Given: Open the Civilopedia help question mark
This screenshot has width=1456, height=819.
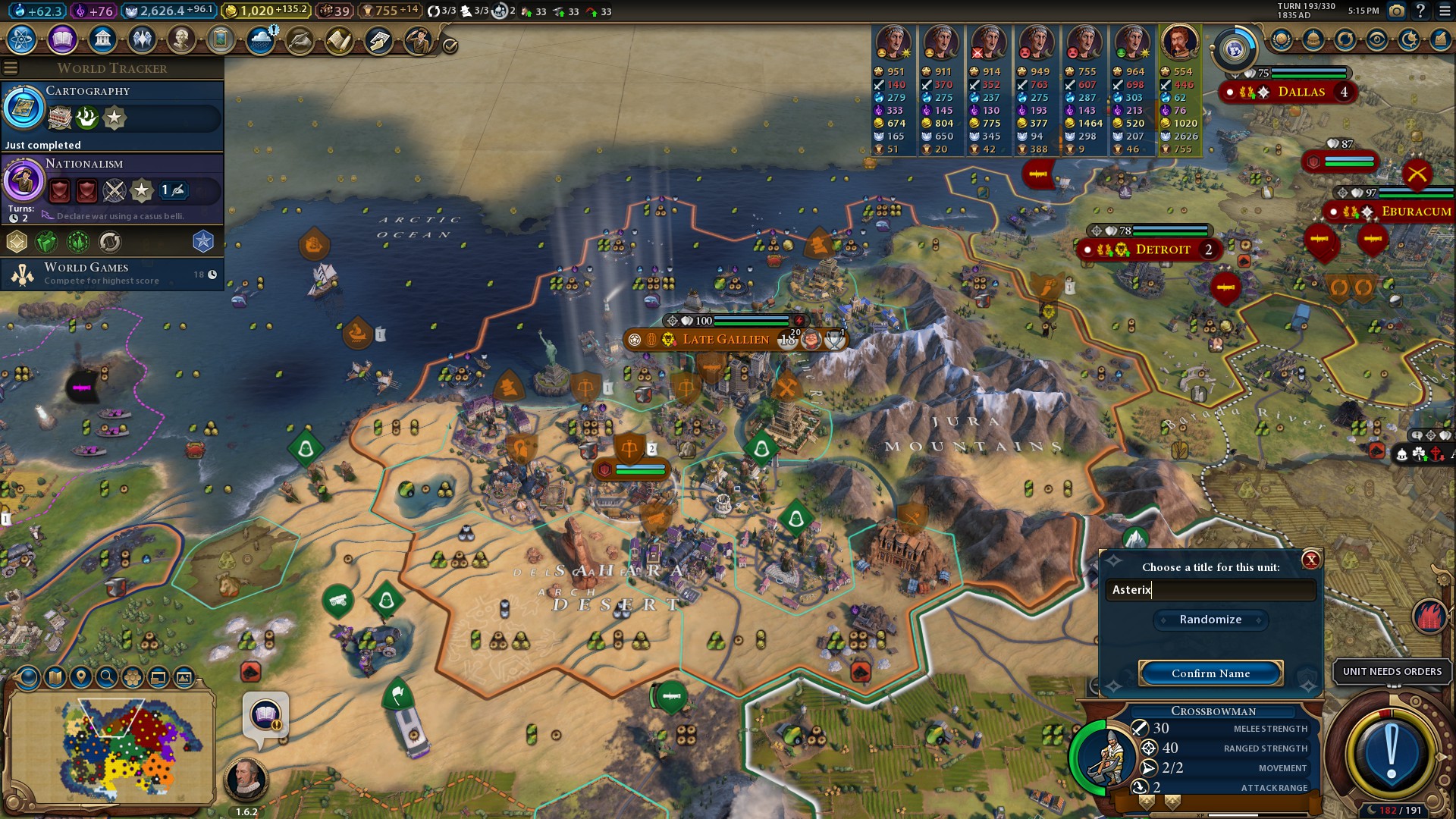Looking at the screenshot, I should (x=1420, y=11).
